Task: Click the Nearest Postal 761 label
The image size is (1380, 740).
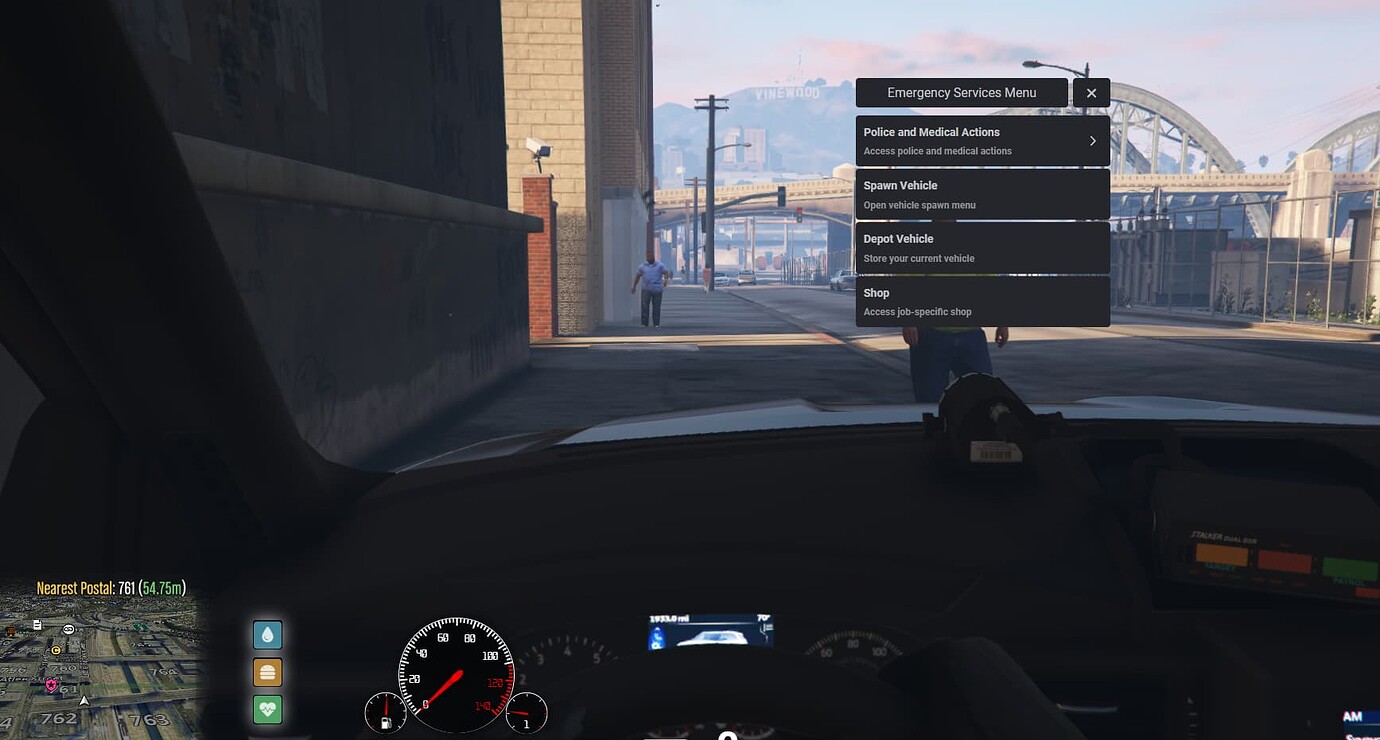Action: point(111,588)
